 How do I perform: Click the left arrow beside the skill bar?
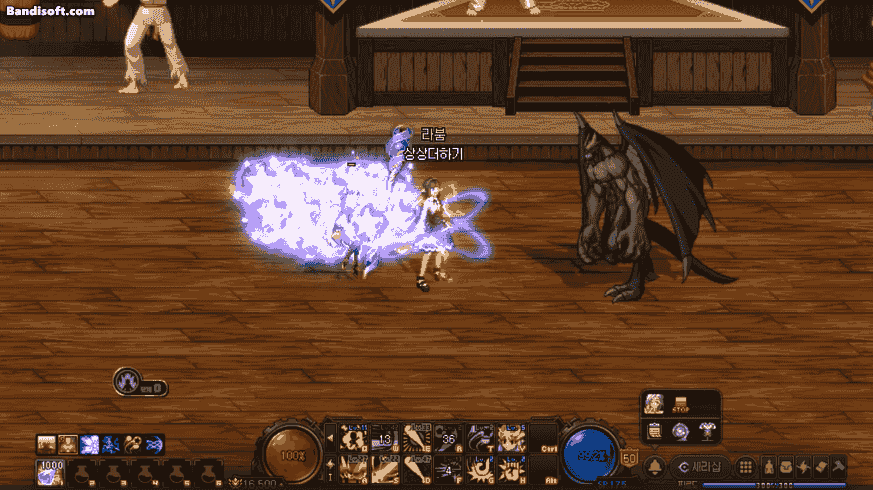pyautogui.click(x=330, y=438)
